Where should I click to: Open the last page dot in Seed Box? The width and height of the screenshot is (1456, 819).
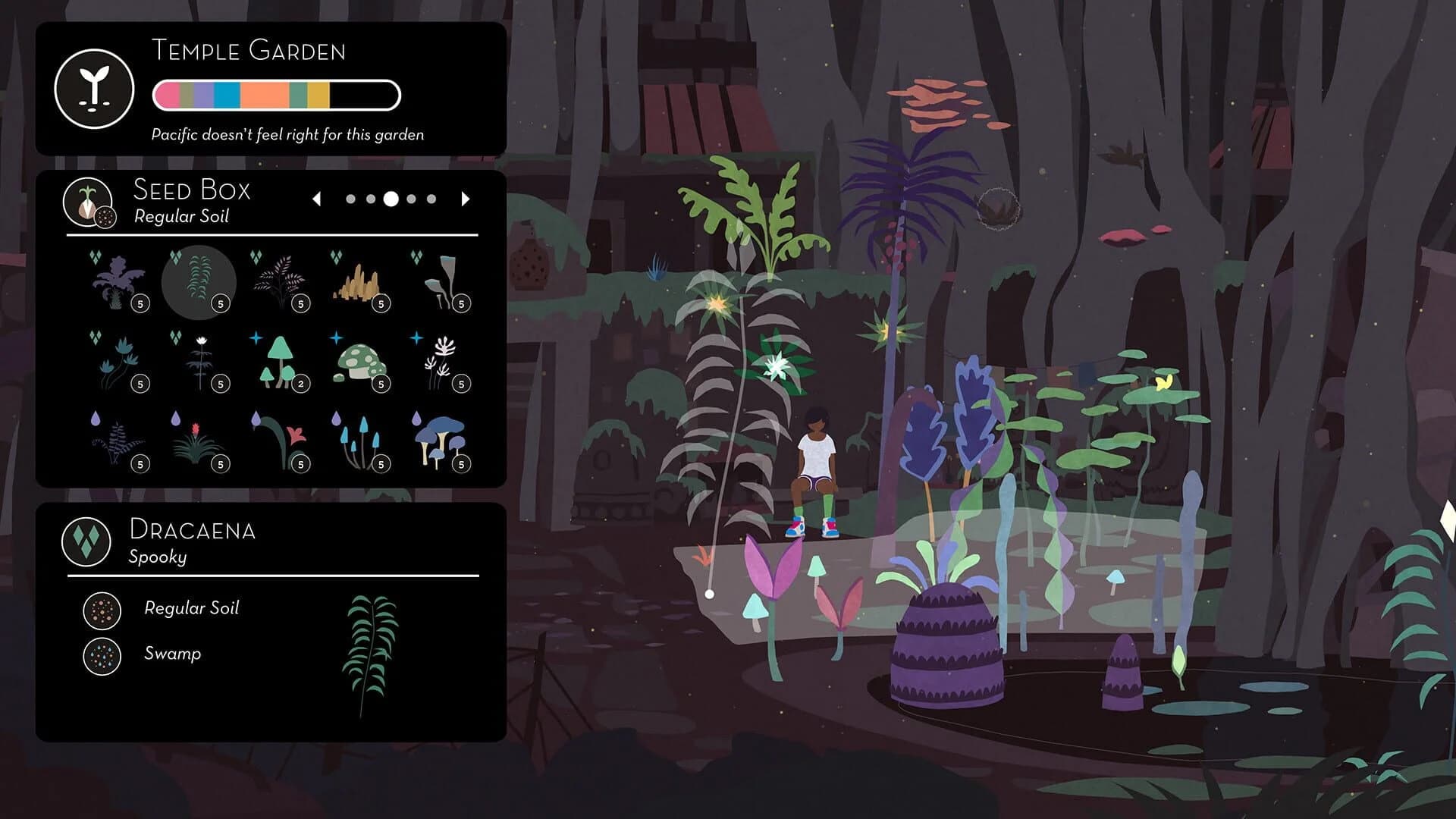point(431,199)
